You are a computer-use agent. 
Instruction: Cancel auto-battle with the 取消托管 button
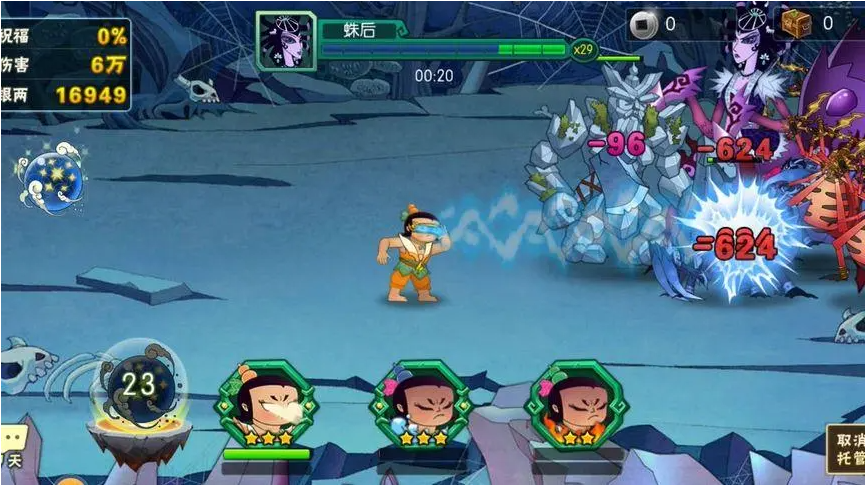click(845, 450)
